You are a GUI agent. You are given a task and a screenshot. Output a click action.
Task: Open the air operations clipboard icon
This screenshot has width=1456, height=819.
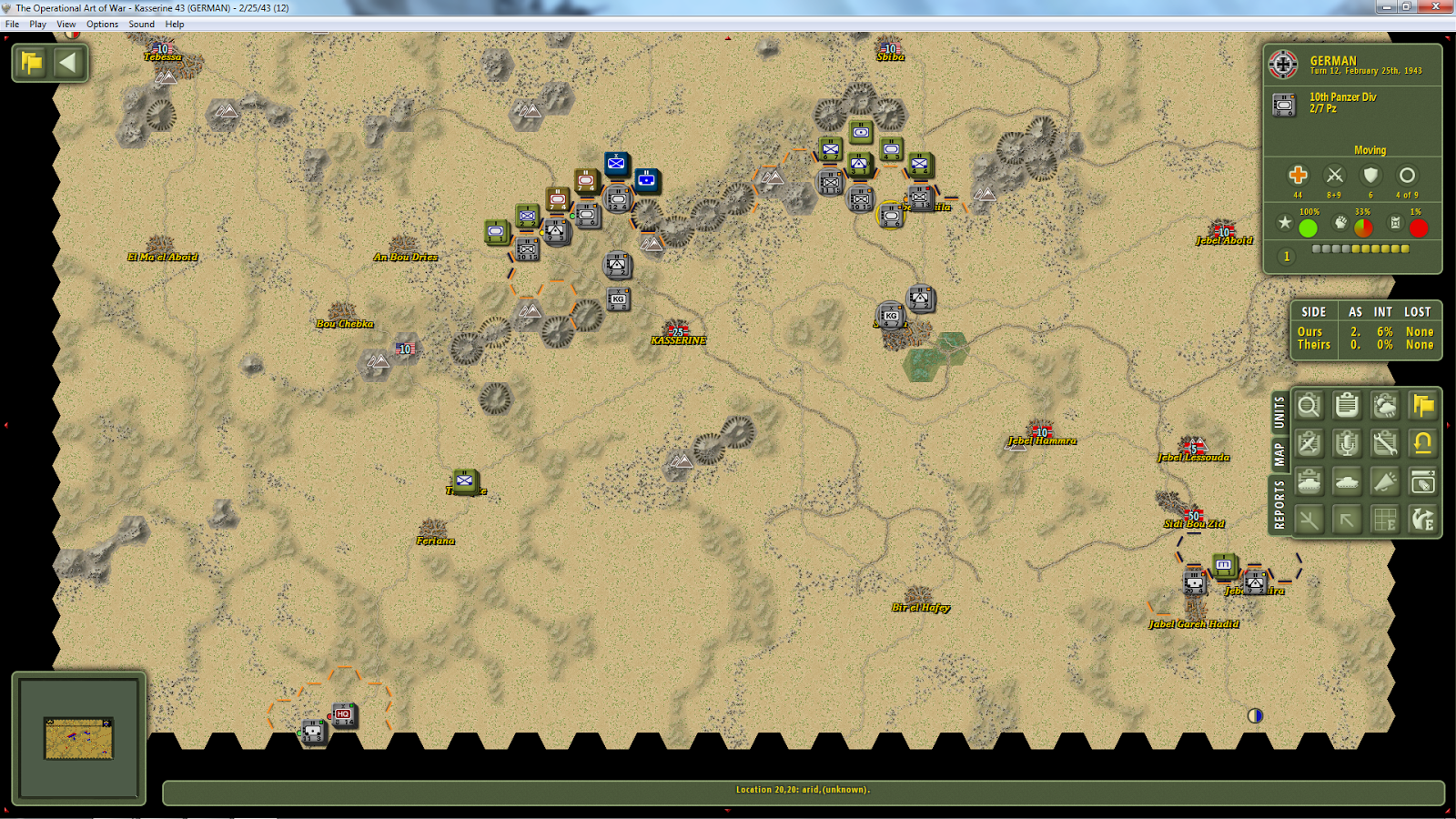(1309, 443)
